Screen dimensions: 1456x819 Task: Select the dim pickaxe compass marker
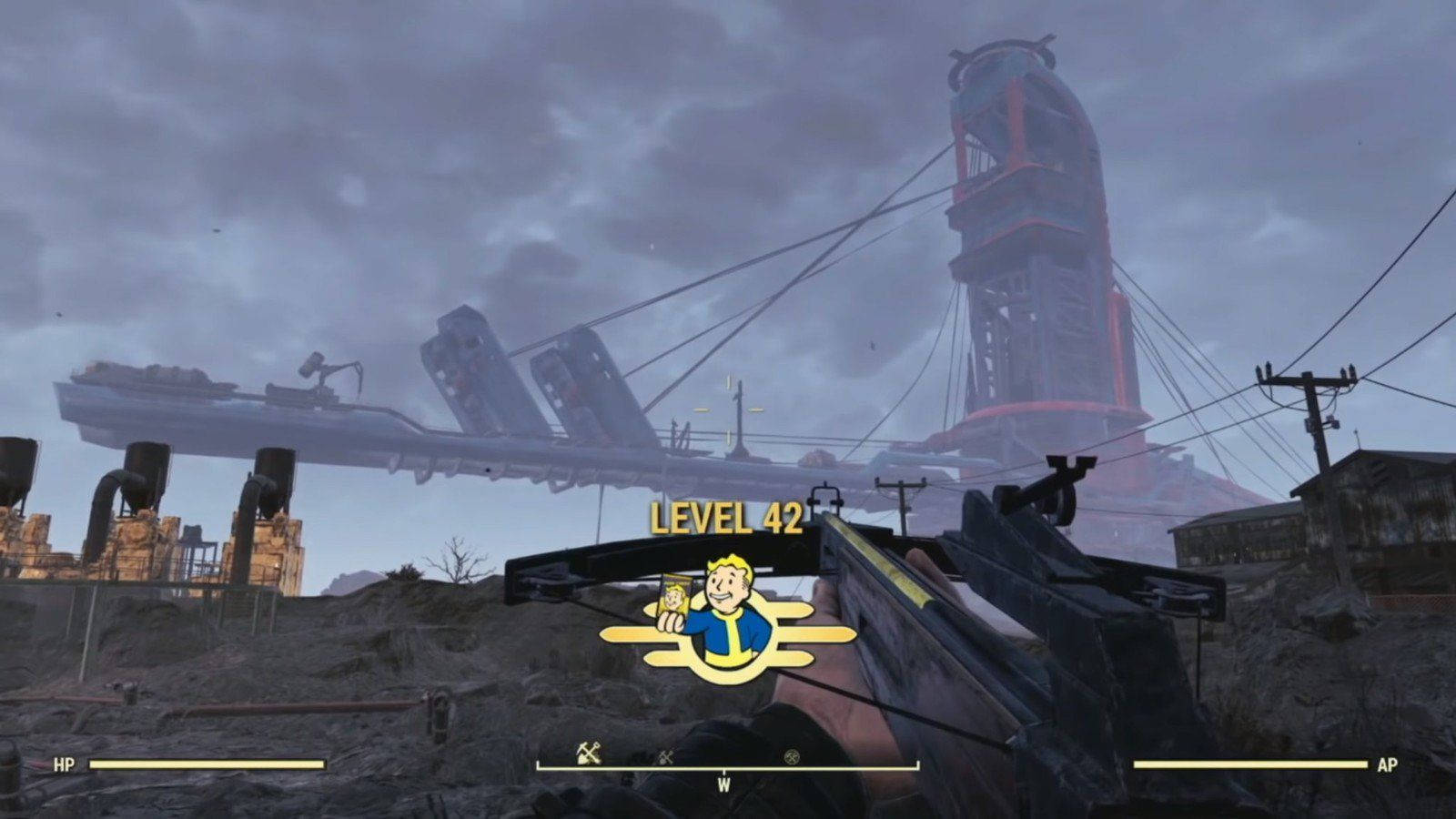(x=666, y=756)
